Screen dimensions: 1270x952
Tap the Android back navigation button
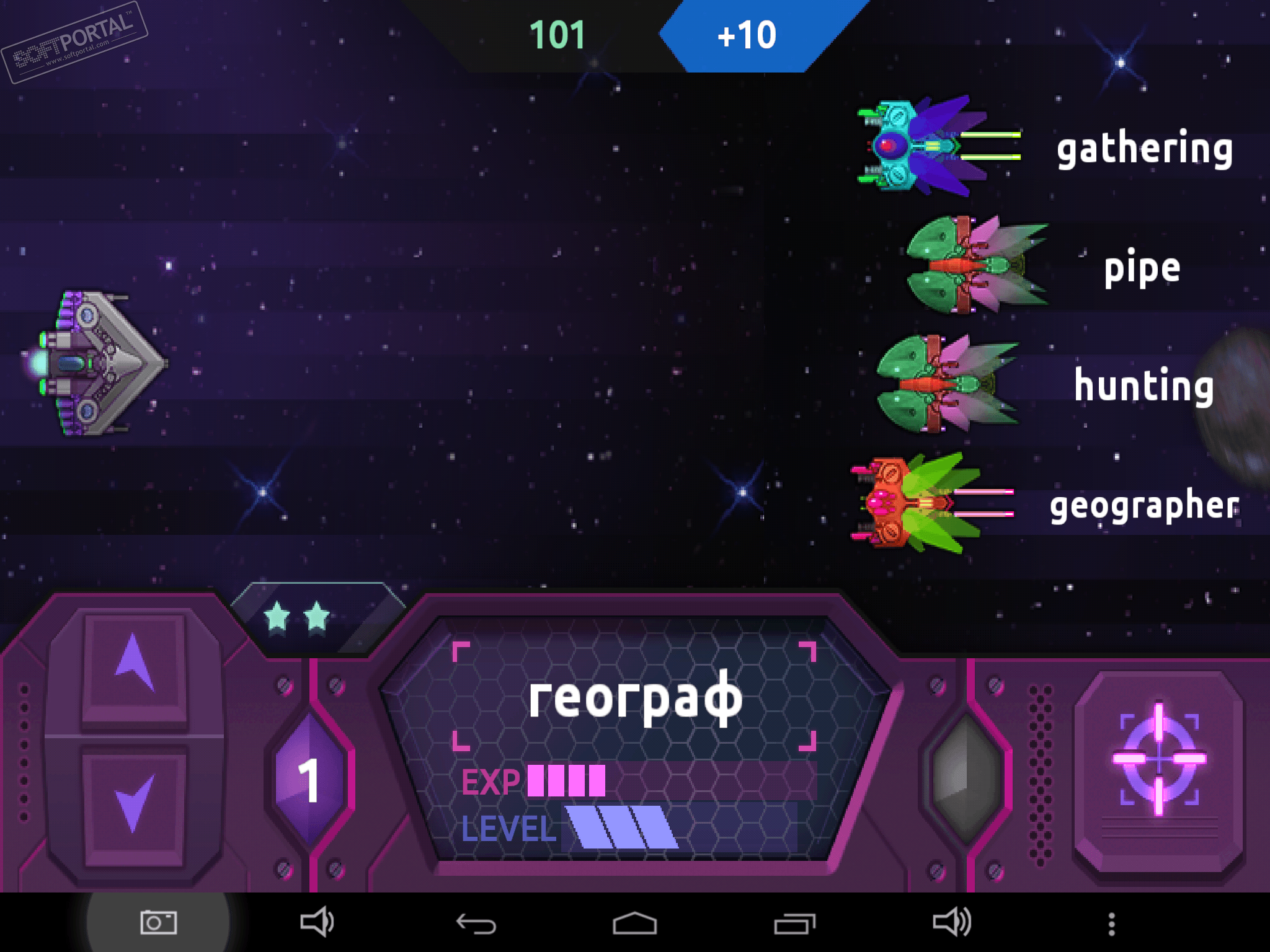[476, 923]
